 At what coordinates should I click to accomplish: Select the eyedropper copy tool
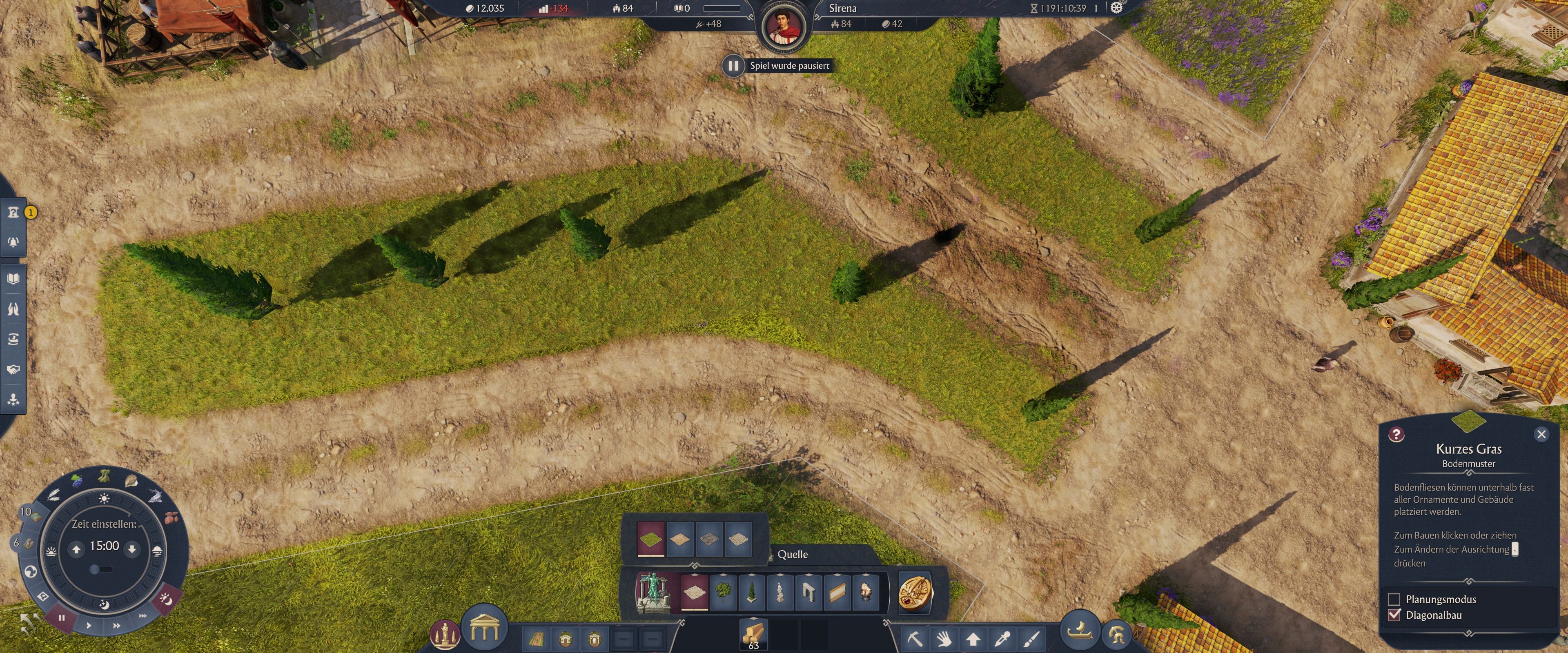click(1002, 638)
